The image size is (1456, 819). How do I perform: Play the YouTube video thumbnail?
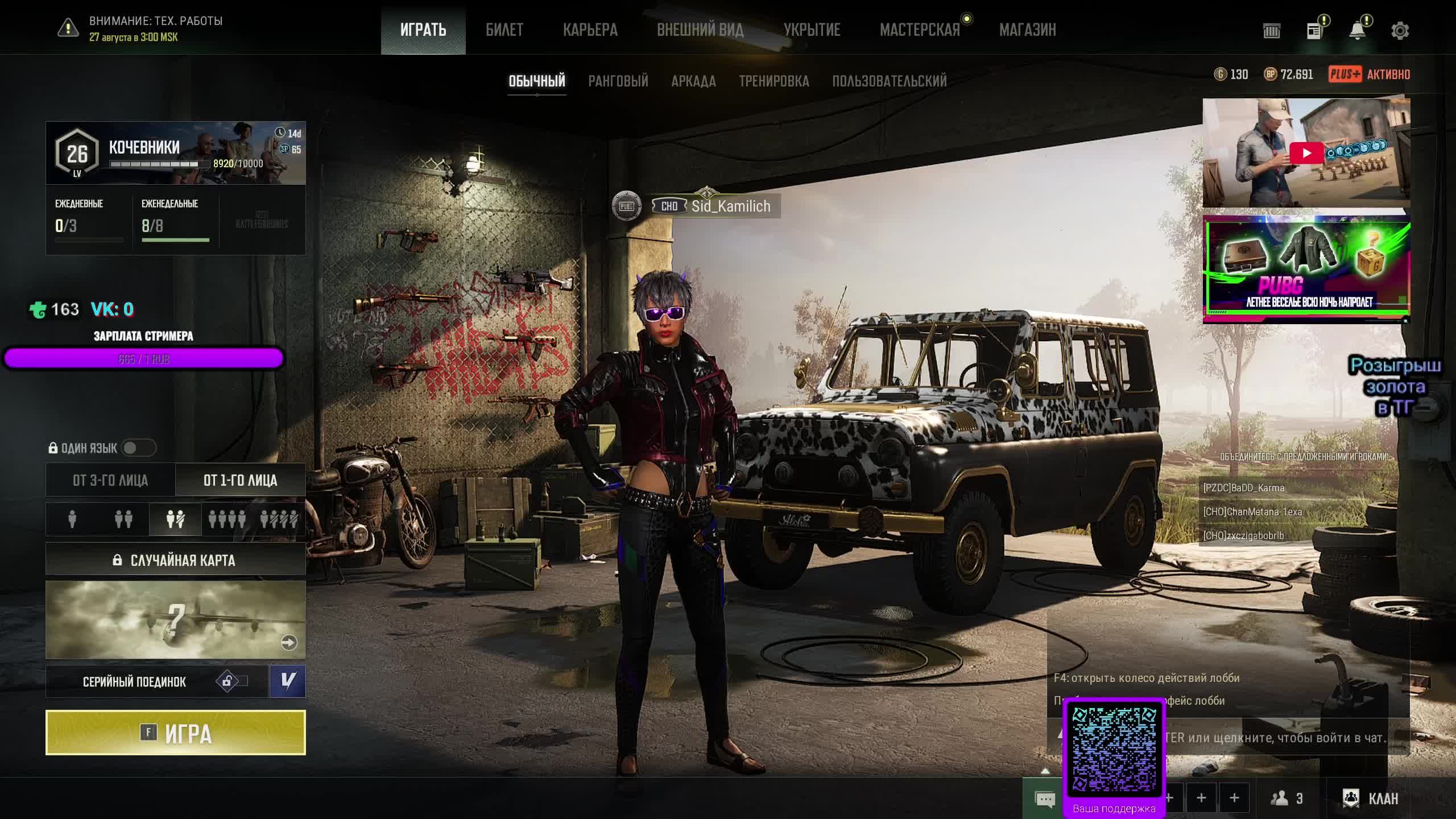(x=1306, y=153)
